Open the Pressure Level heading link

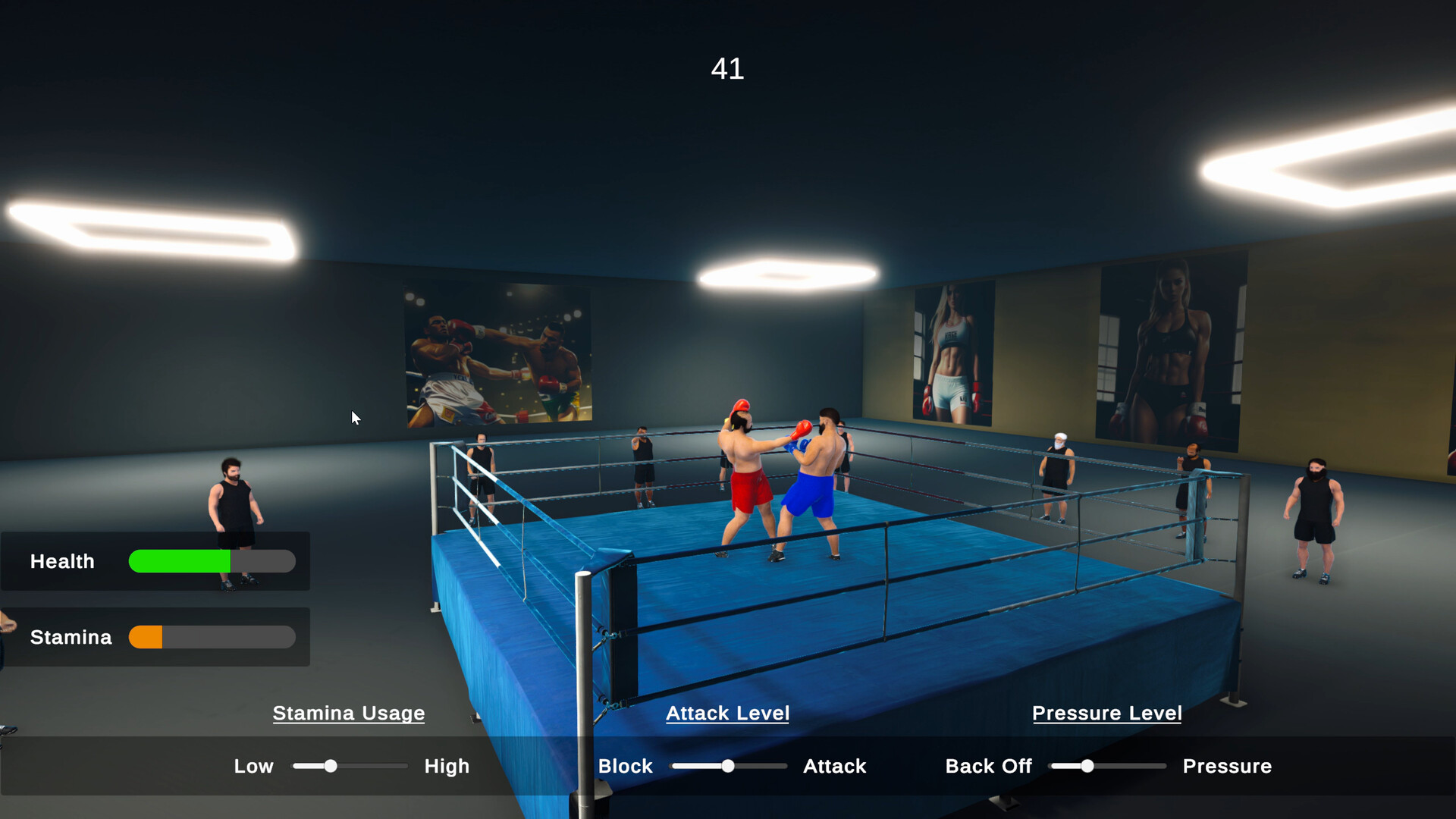1106,713
